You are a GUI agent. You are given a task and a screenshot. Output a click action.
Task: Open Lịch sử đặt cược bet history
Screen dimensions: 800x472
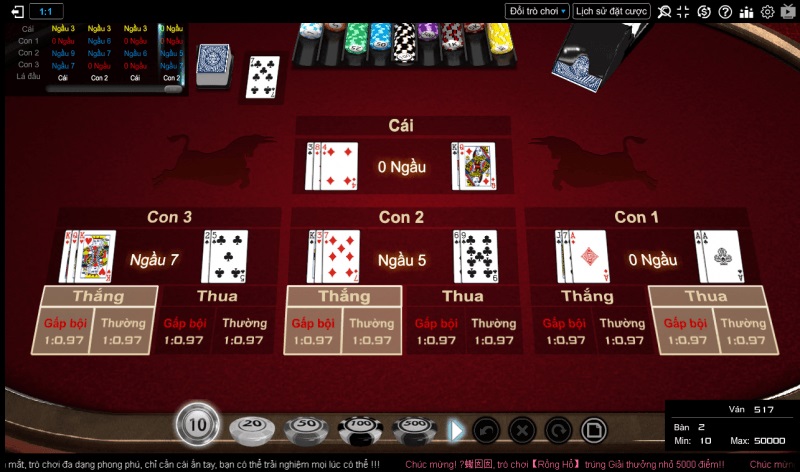pos(612,11)
